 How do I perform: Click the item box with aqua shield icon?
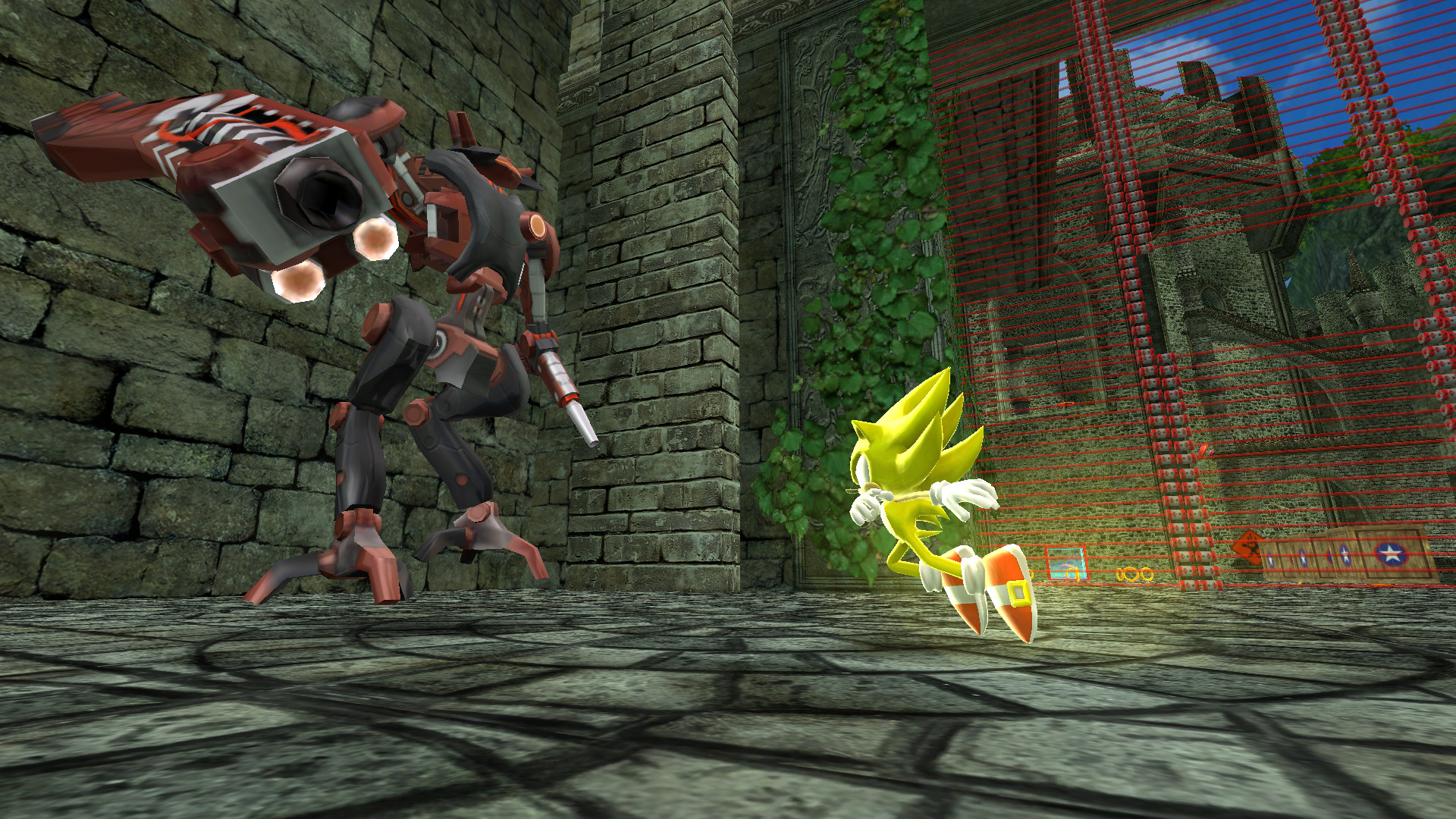(1065, 562)
